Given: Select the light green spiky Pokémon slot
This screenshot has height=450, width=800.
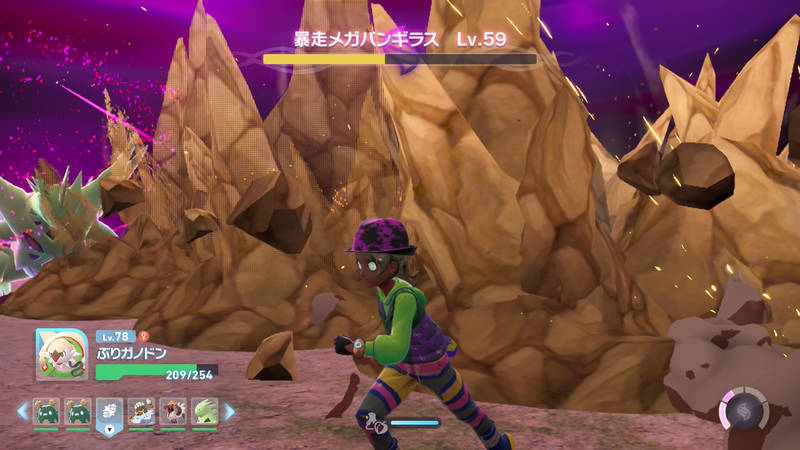Looking at the screenshot, I should (204, 411).
